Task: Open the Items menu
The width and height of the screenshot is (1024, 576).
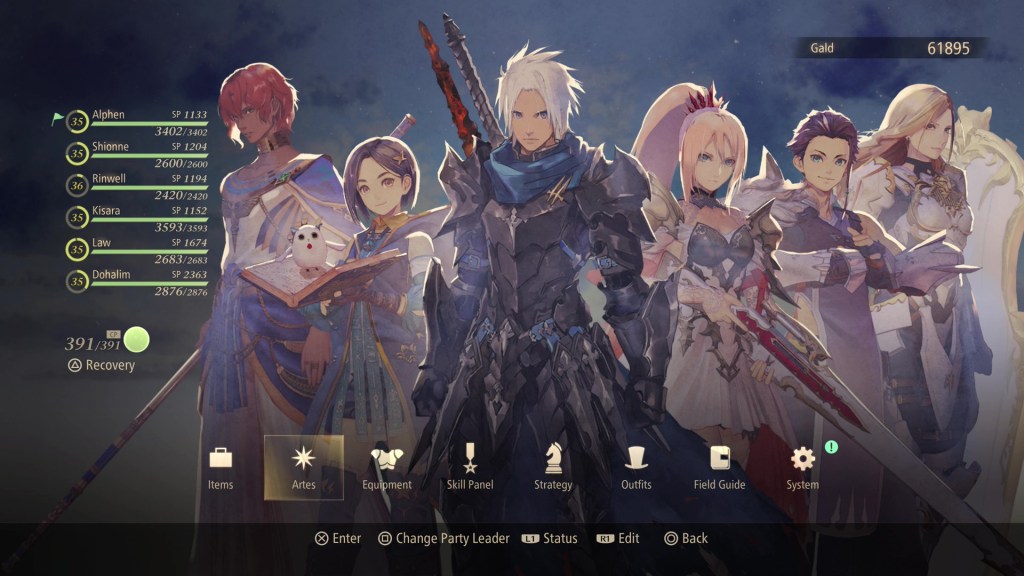Action: point(220,467)
